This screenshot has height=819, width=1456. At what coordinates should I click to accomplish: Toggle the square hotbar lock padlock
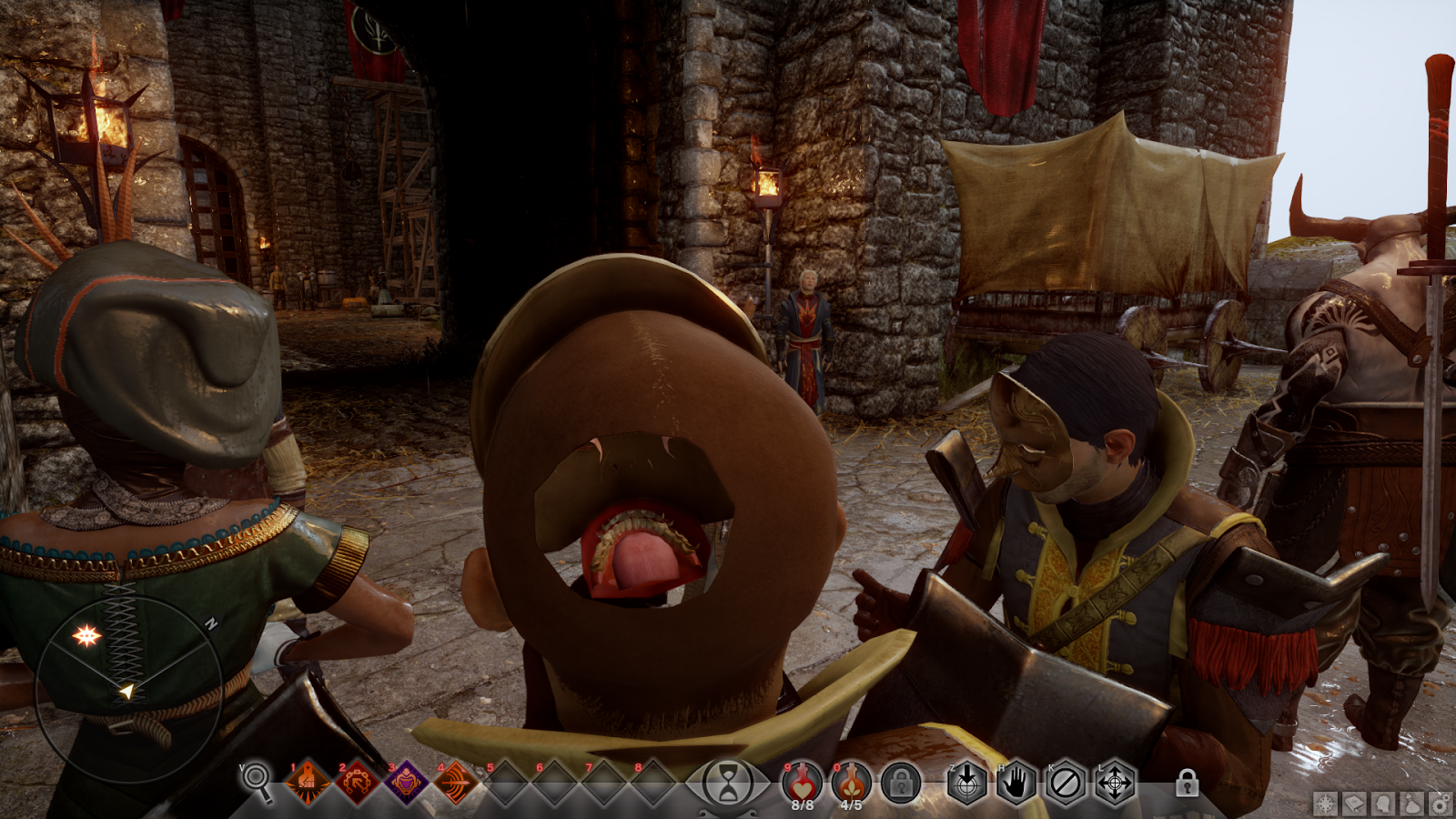point(1187,783)
